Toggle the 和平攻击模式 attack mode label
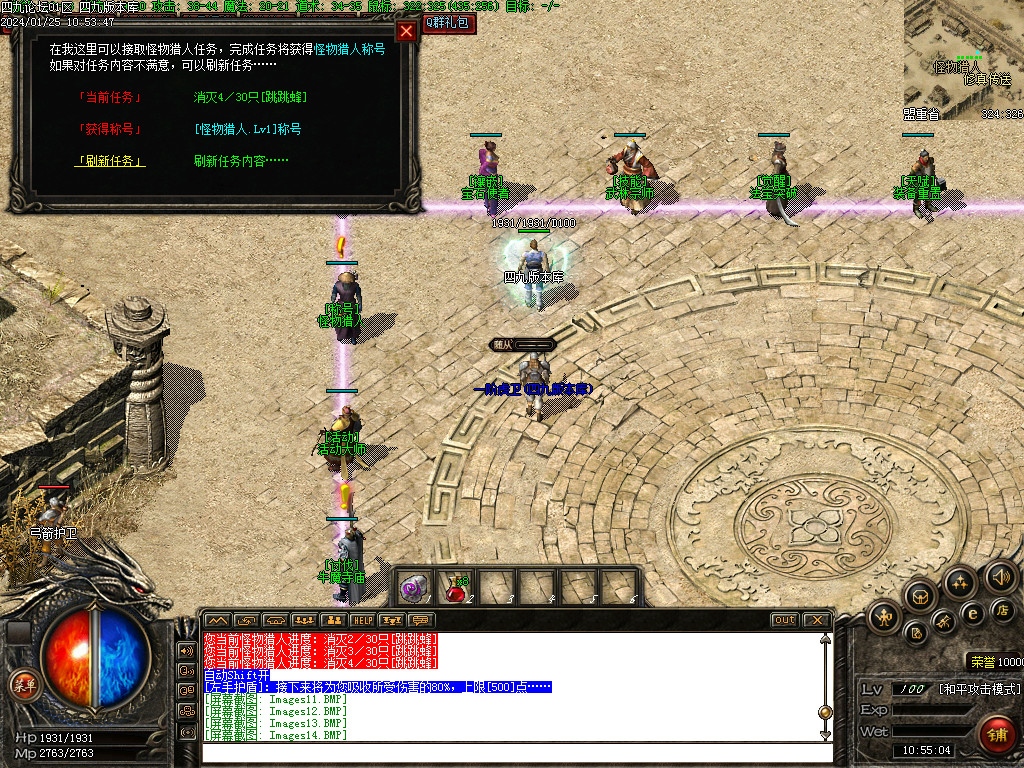This screenshot has width=1024, height=768. [x=980, y=690]
